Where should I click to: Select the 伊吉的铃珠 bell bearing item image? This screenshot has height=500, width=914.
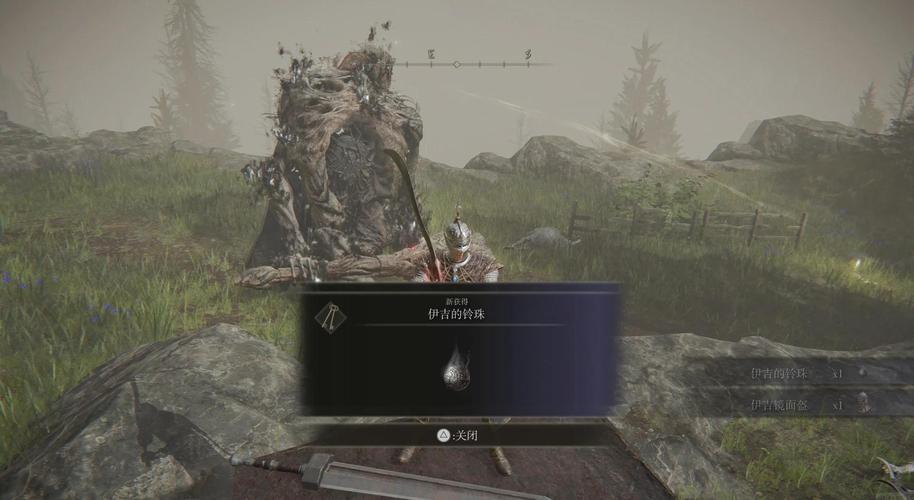(457, 370)
